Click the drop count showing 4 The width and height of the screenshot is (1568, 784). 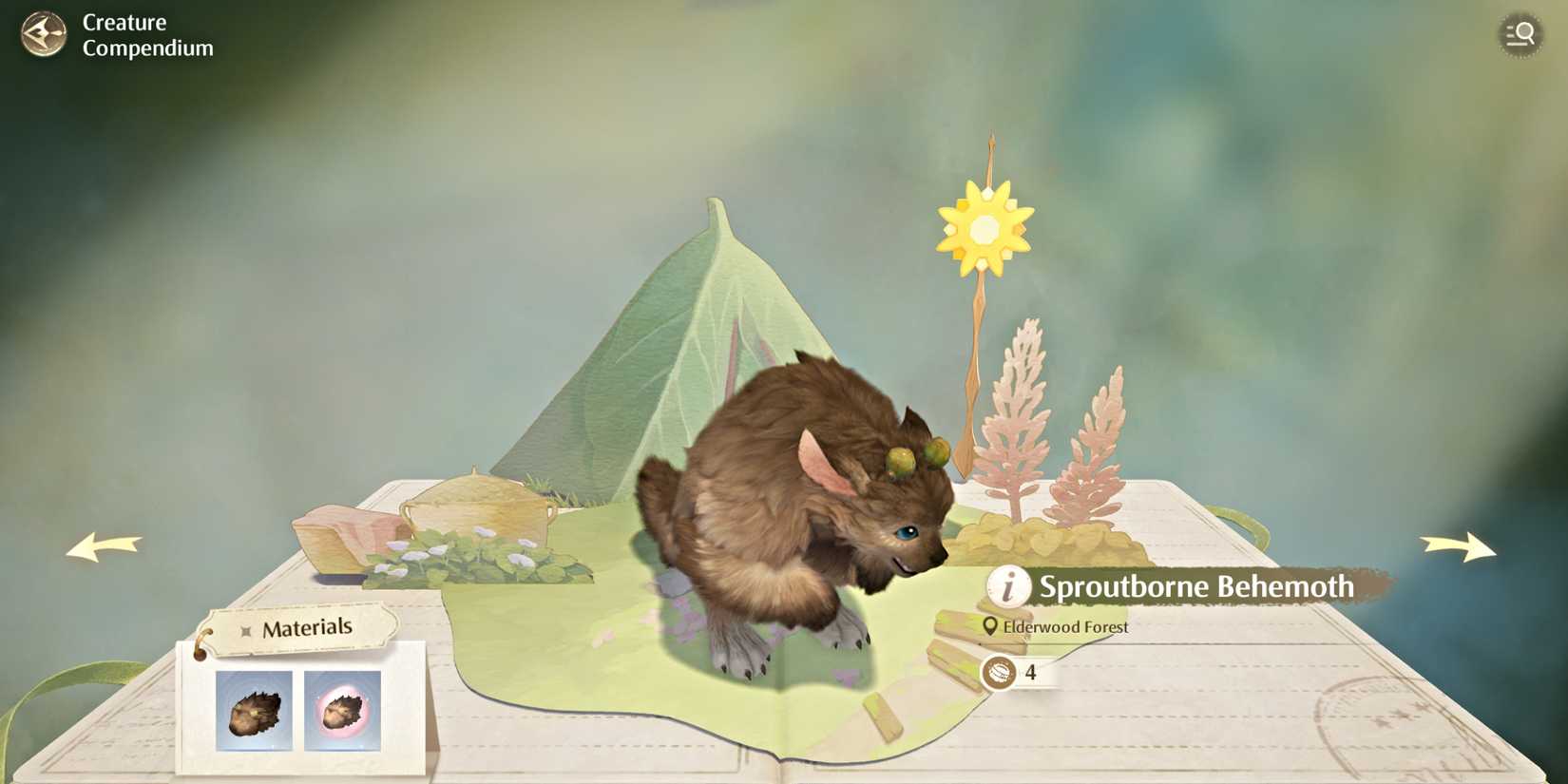click(x=1031, y=672)
